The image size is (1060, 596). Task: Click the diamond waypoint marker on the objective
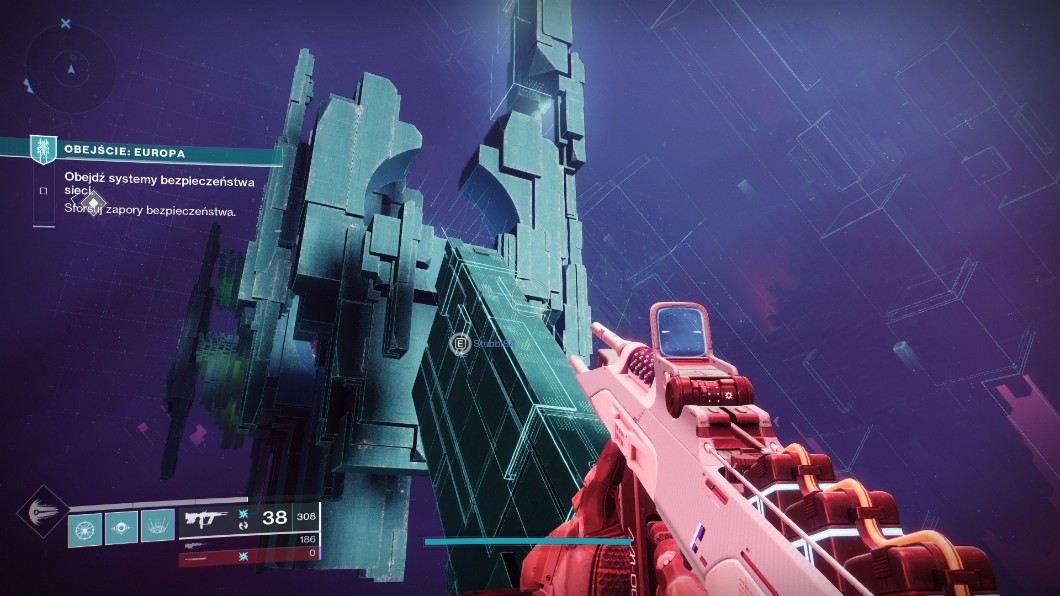click(92, 204)
